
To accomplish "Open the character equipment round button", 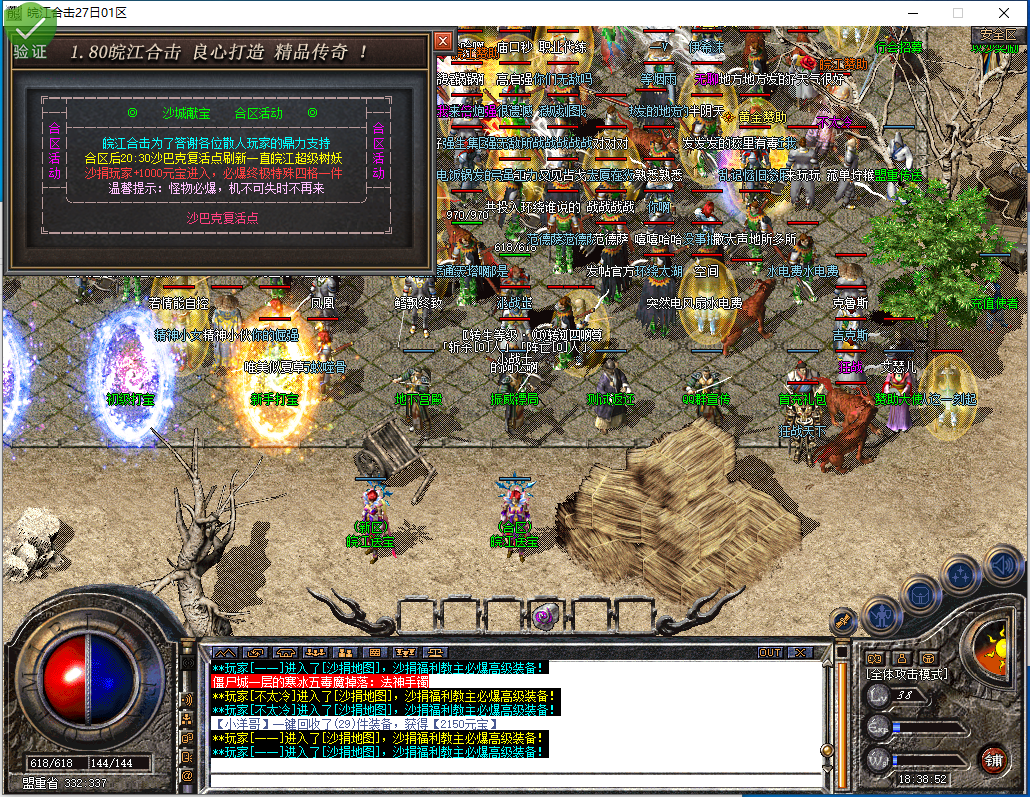I will pos(883,615).
